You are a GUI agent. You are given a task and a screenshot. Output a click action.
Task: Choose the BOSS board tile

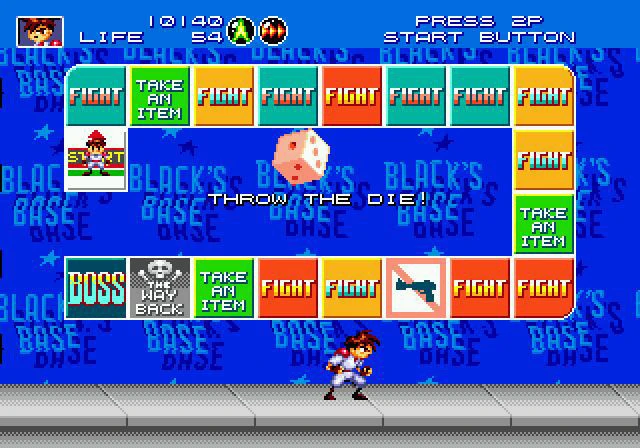pyautogui.click(x=96, y=288)
